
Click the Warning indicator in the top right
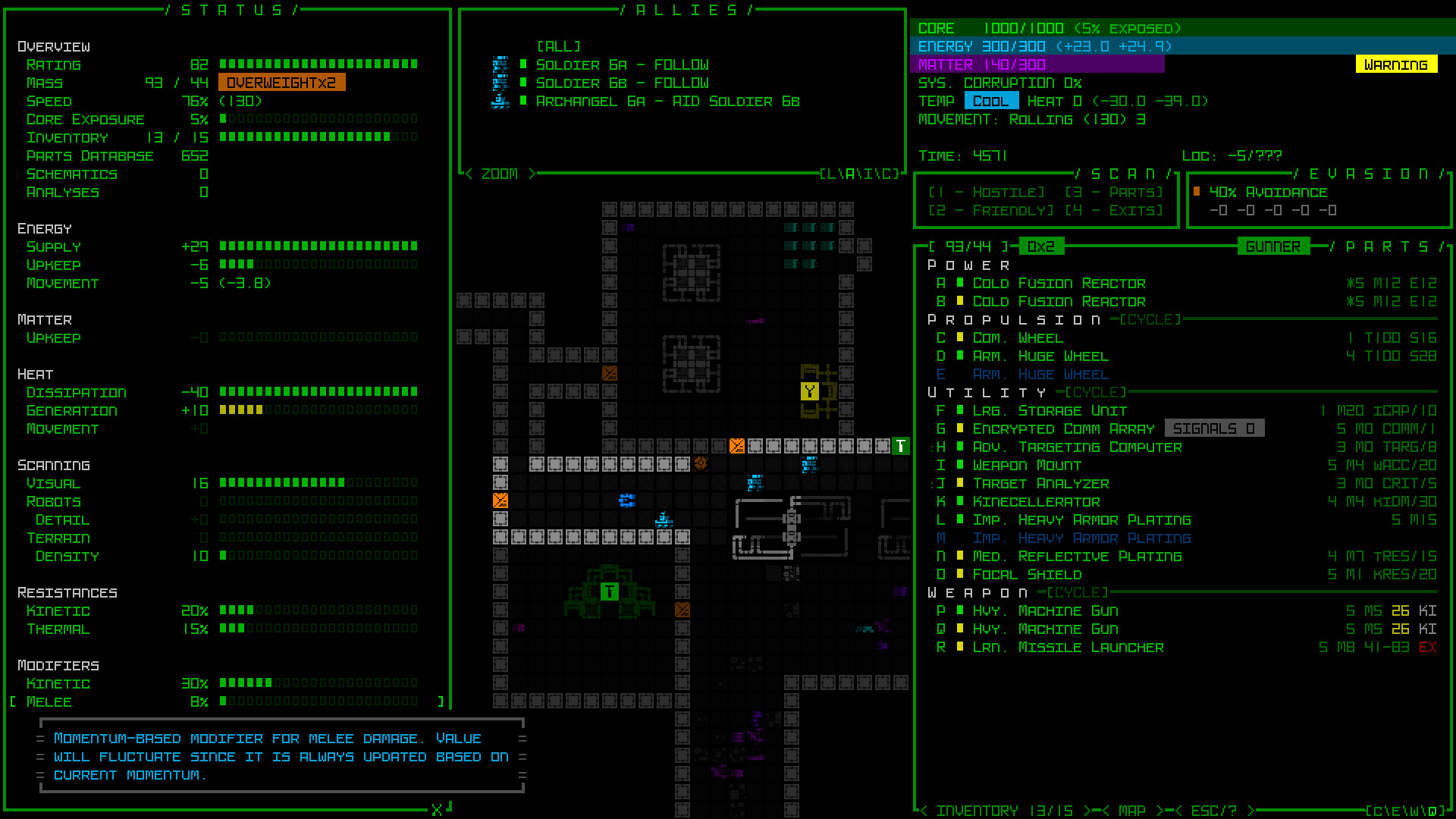click(x=1395, y=64)
